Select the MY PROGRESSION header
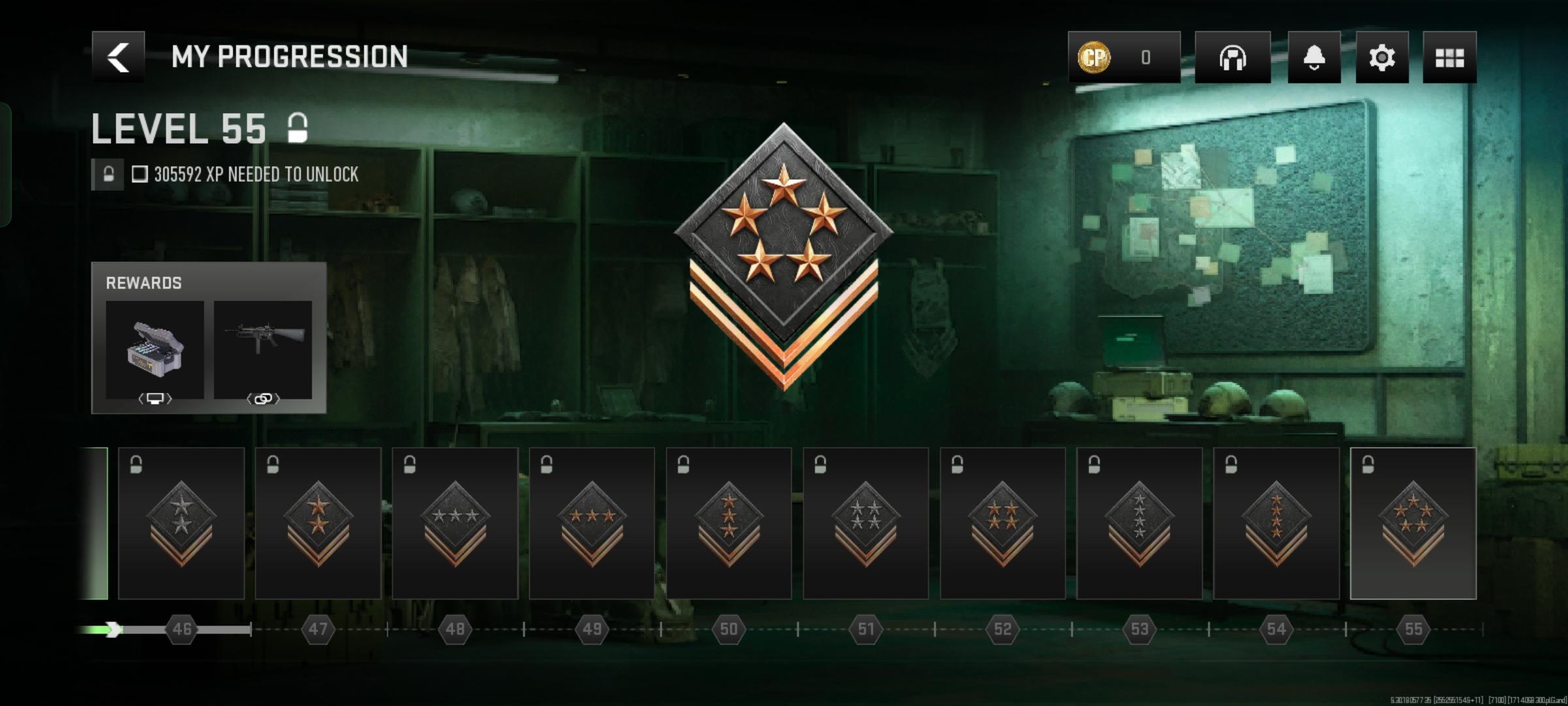The width and height of the screenshot is (1568, 706). tap(289, 56)
